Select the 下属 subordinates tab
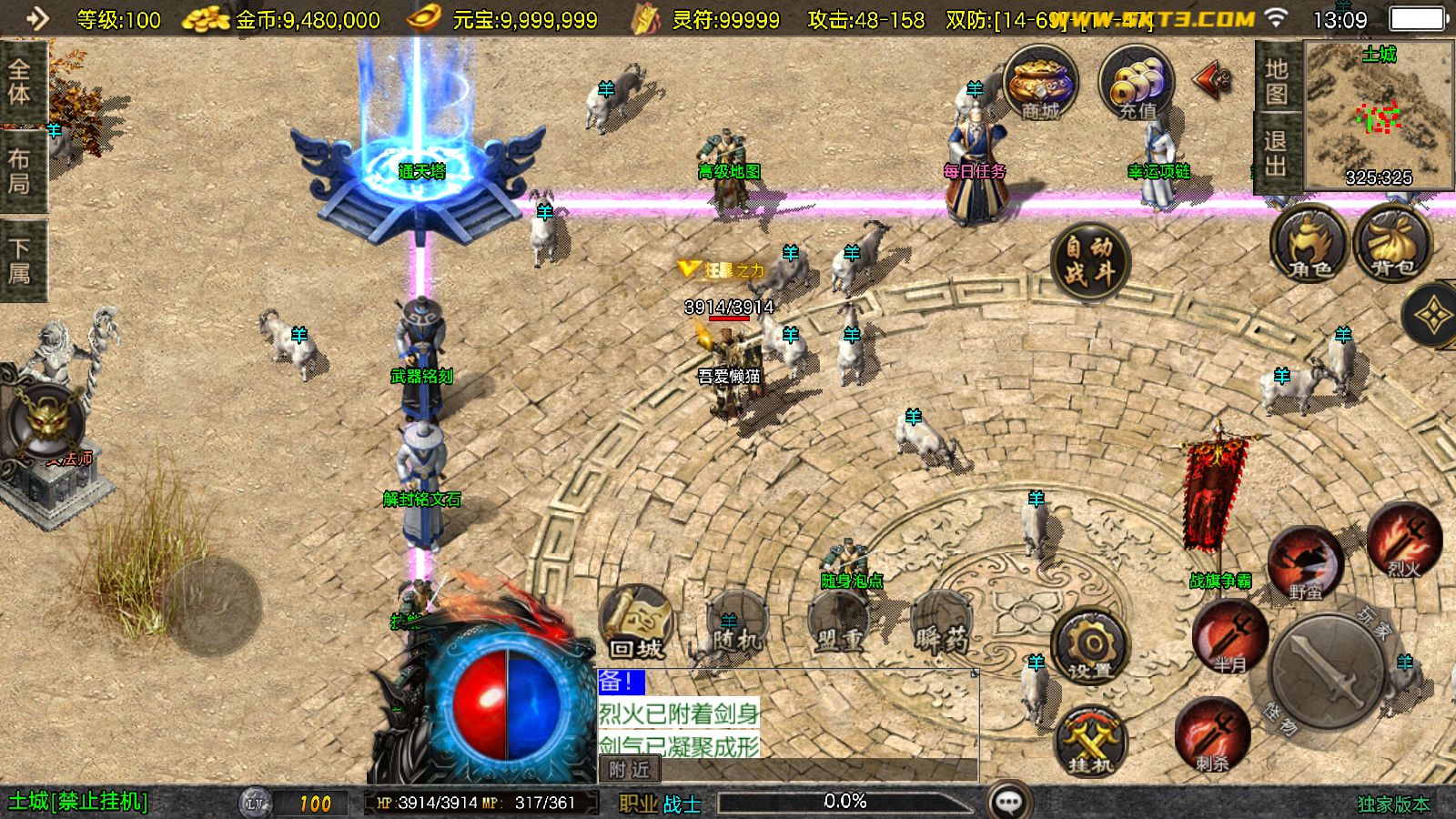1456x819 pixels. pyautogui.click(x=20, y=260)
